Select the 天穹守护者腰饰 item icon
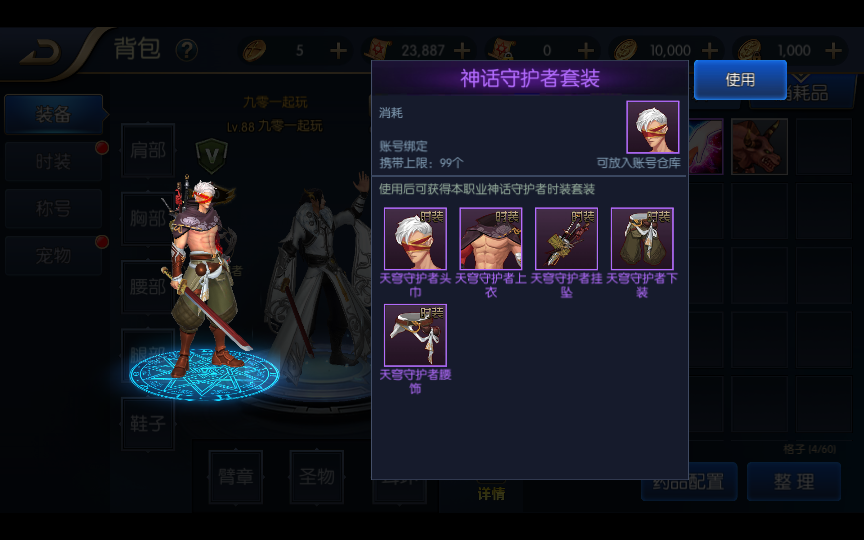 click(x=415, y=335)
